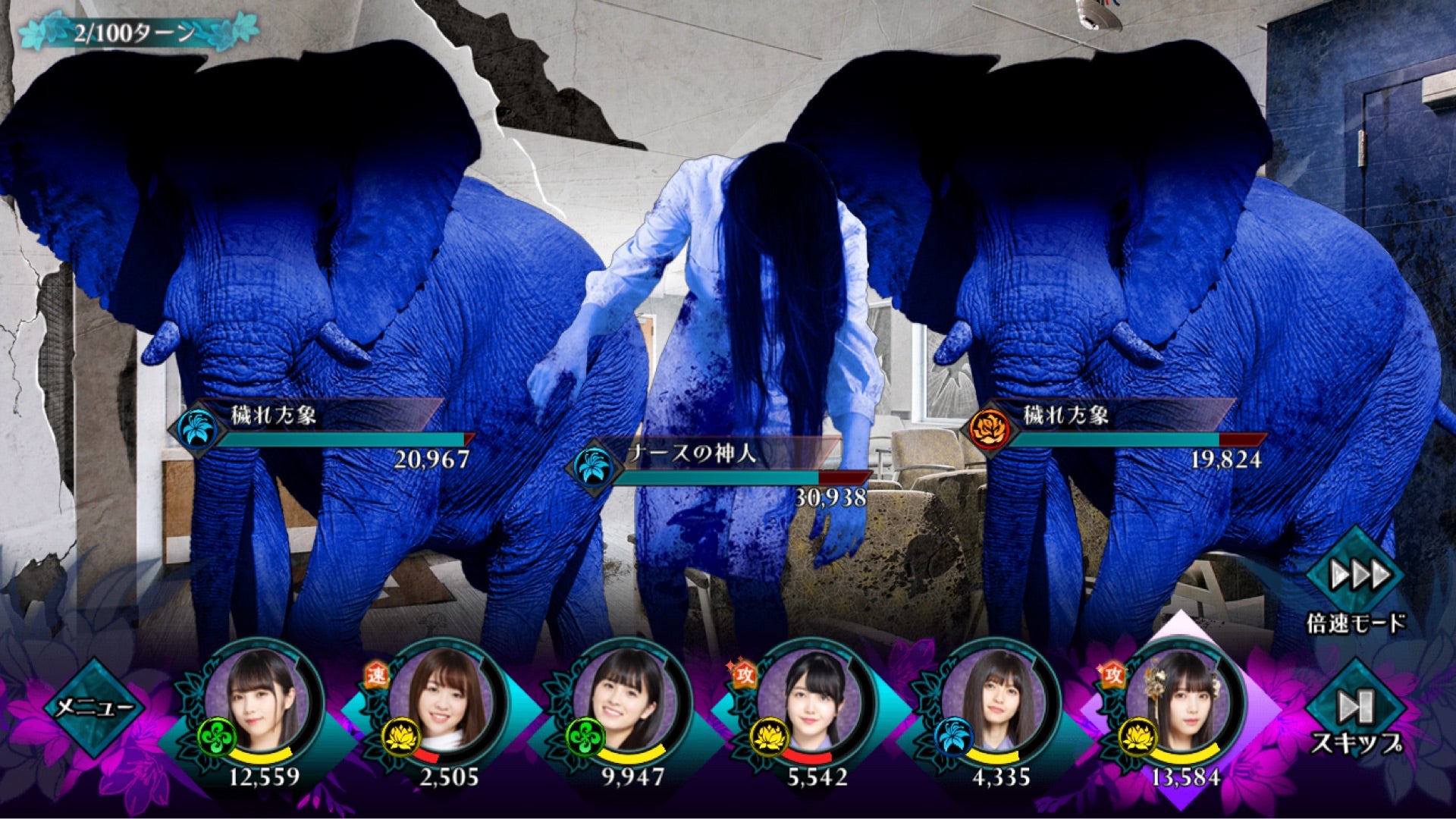Screen dimensions: 1456x819
Task: Open the メニュー menu button
Action: (x=95, y=707)
